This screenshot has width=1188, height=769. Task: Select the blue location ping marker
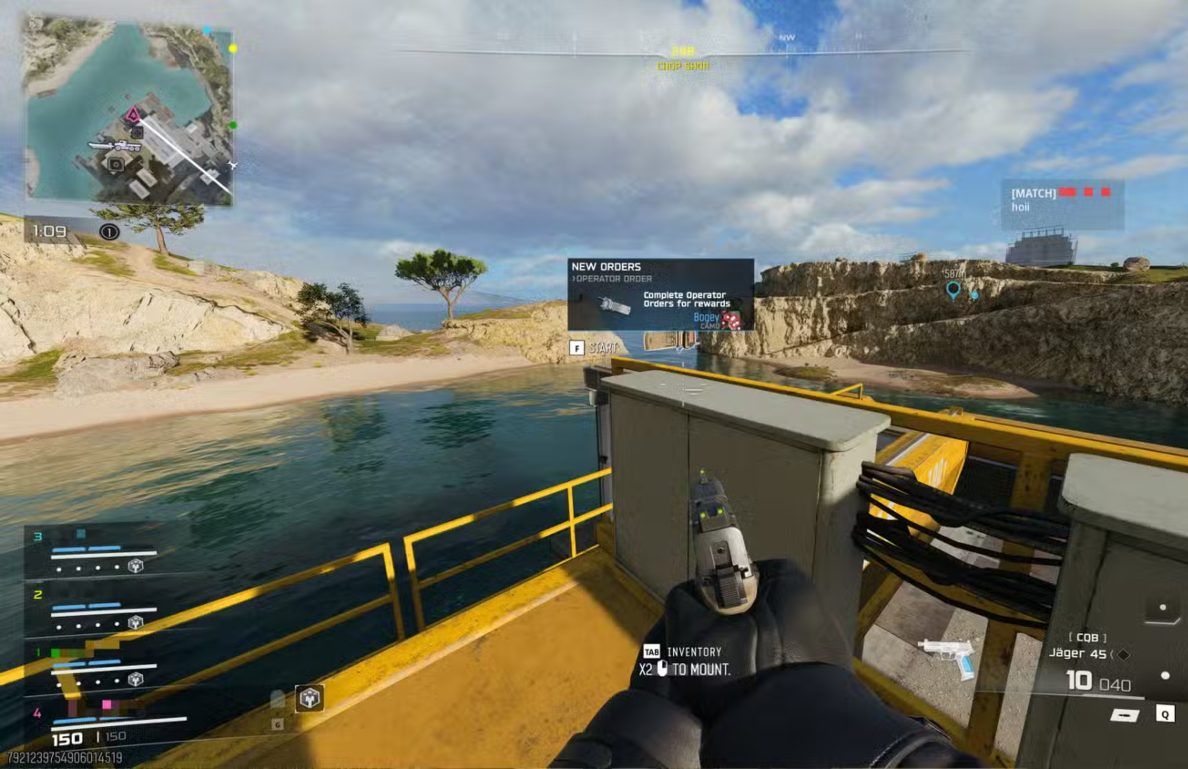click(953, 290)
